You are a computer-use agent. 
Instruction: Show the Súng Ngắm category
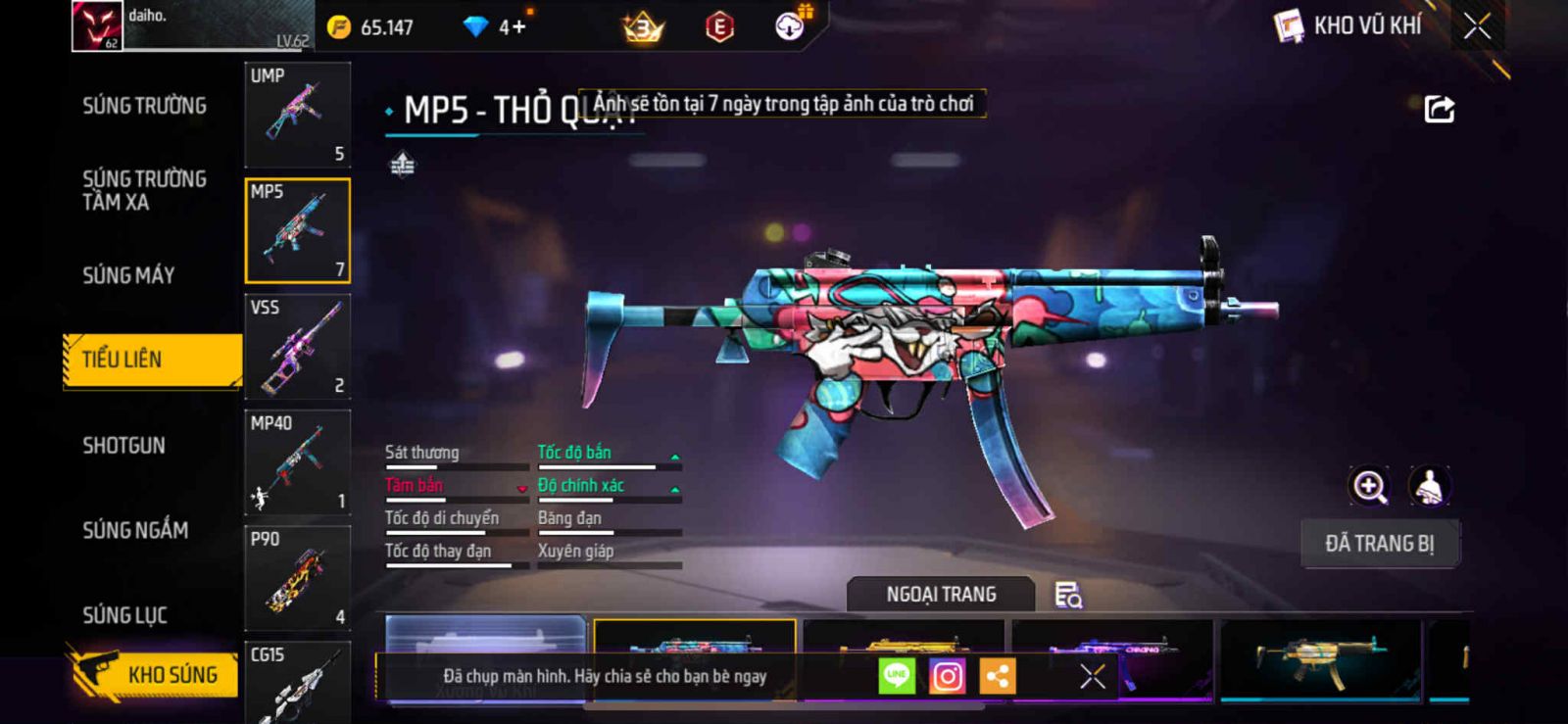pyautogui.click(x=135, y=530)
